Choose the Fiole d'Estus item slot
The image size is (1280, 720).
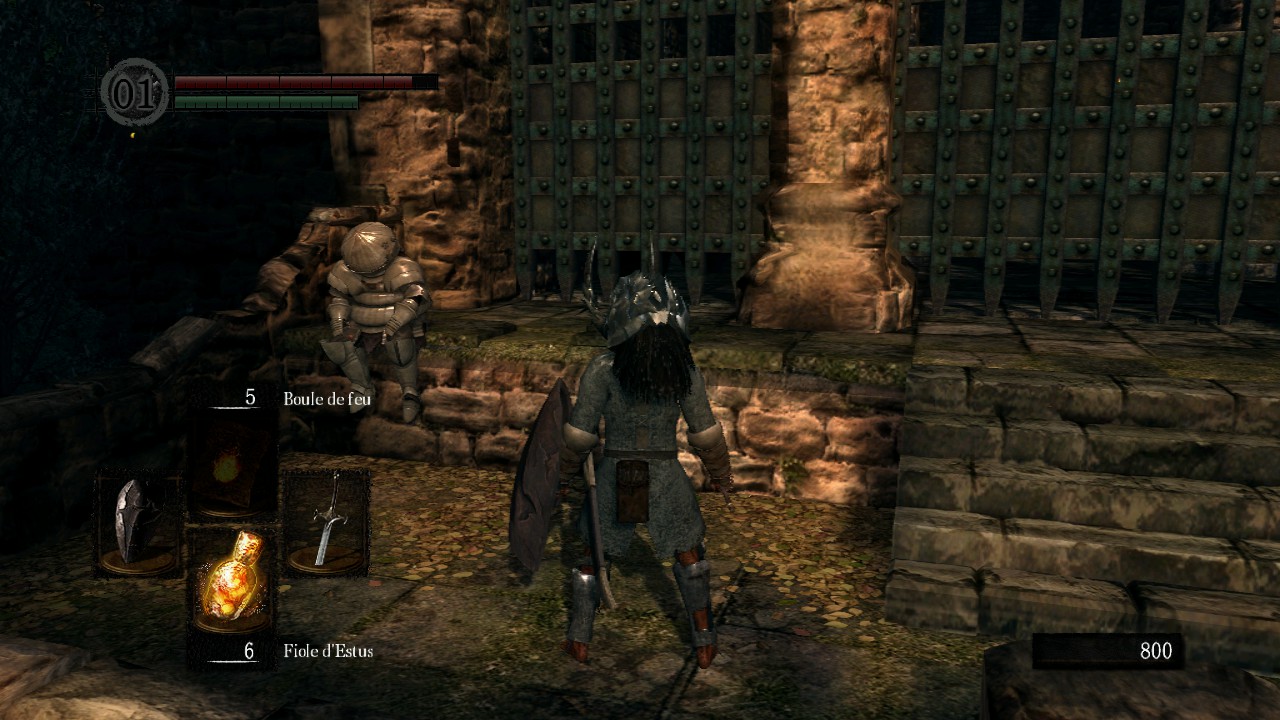(232, 580)
